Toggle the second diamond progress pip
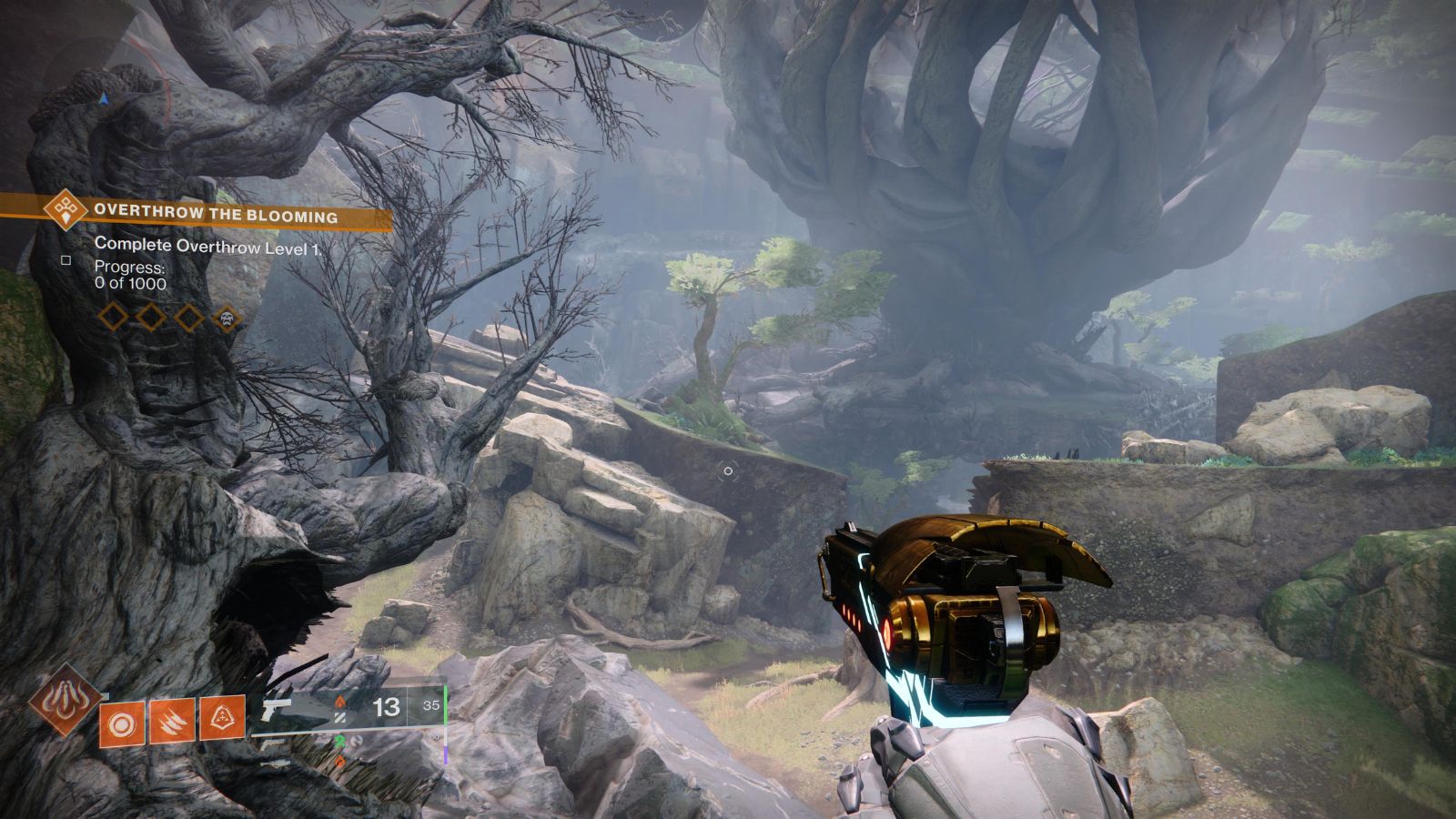Viewport: 1456px width, 819px height. [x=150, y=318]
